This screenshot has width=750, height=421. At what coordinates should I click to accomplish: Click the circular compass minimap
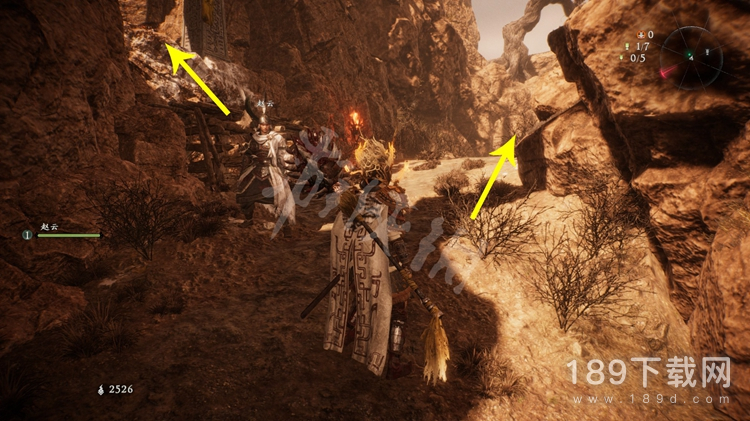pos(691,57)
